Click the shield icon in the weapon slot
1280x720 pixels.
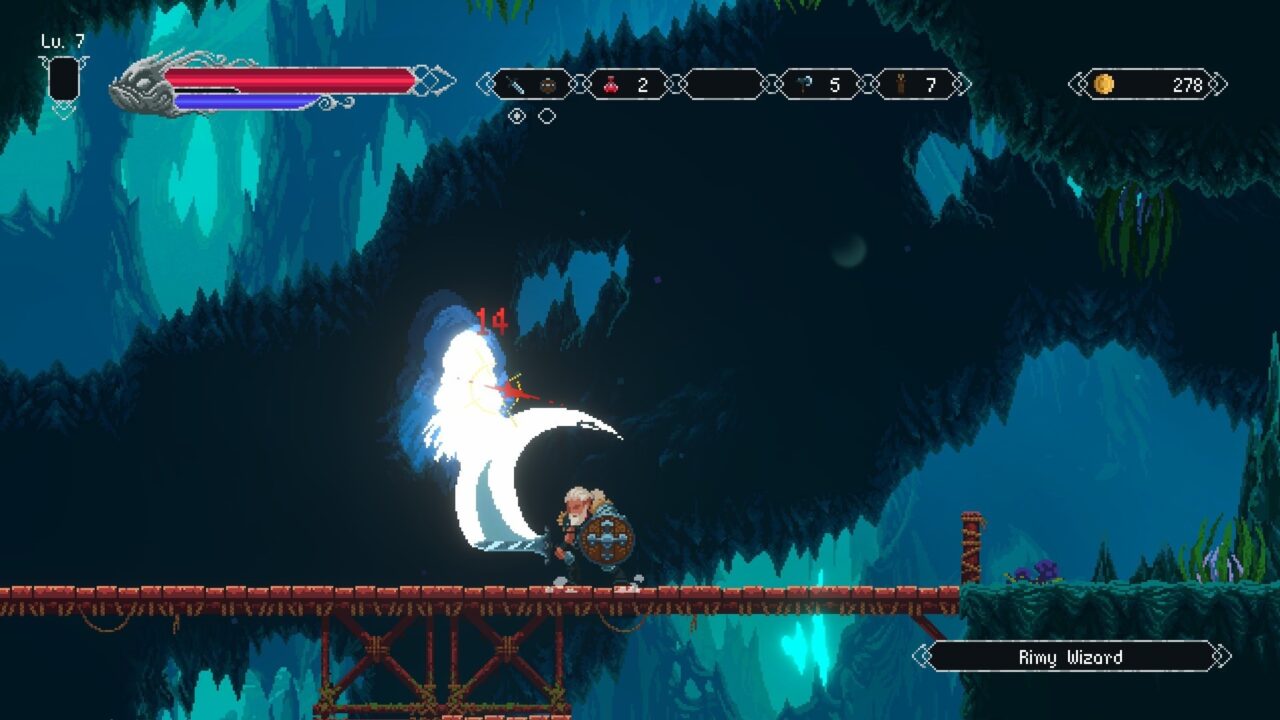click(548, 84)
